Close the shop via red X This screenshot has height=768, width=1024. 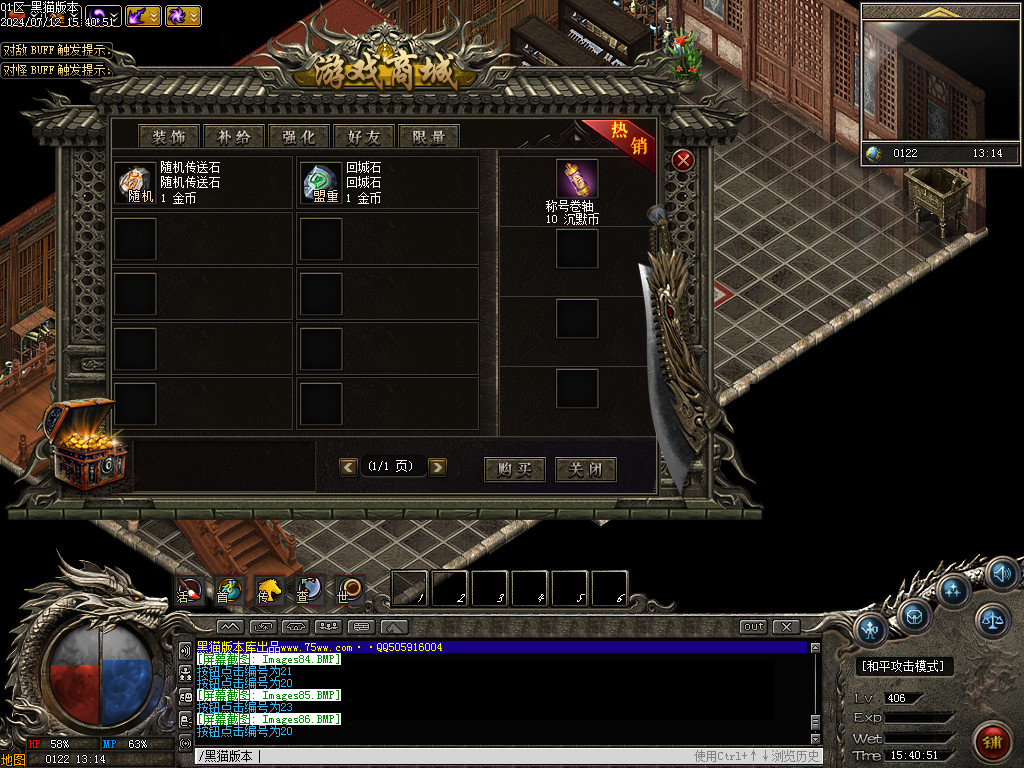point(683,160)
